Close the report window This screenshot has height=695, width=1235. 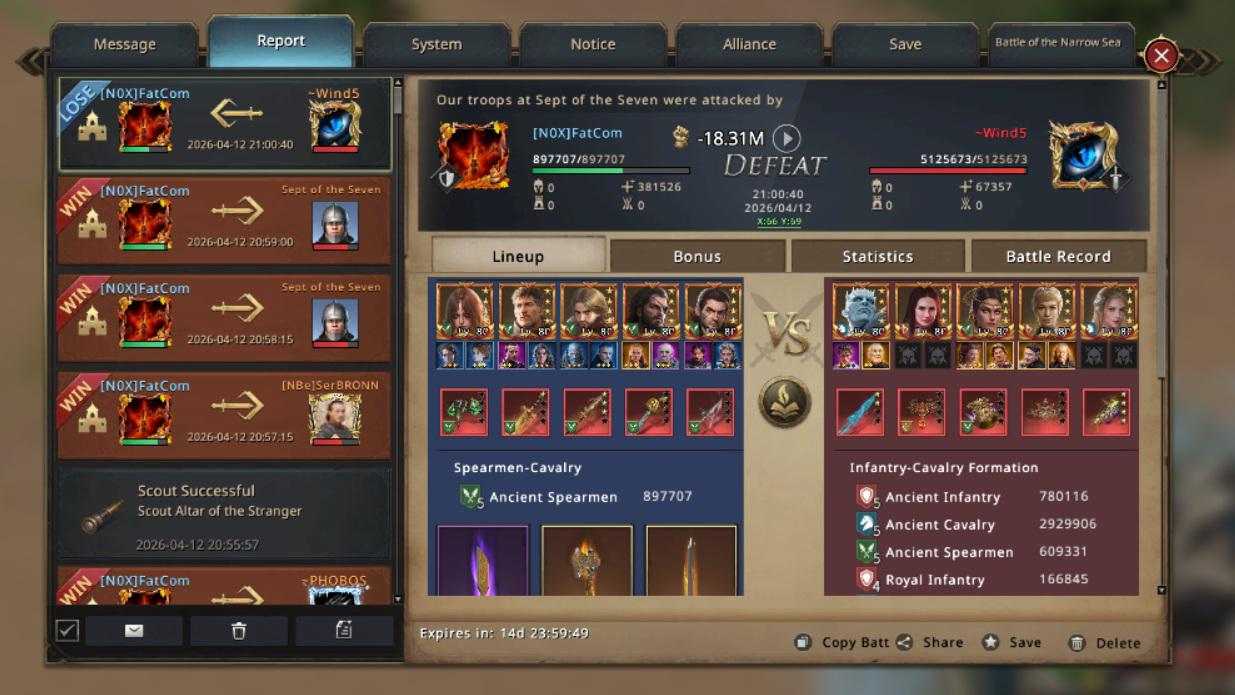pos(1160,56)
